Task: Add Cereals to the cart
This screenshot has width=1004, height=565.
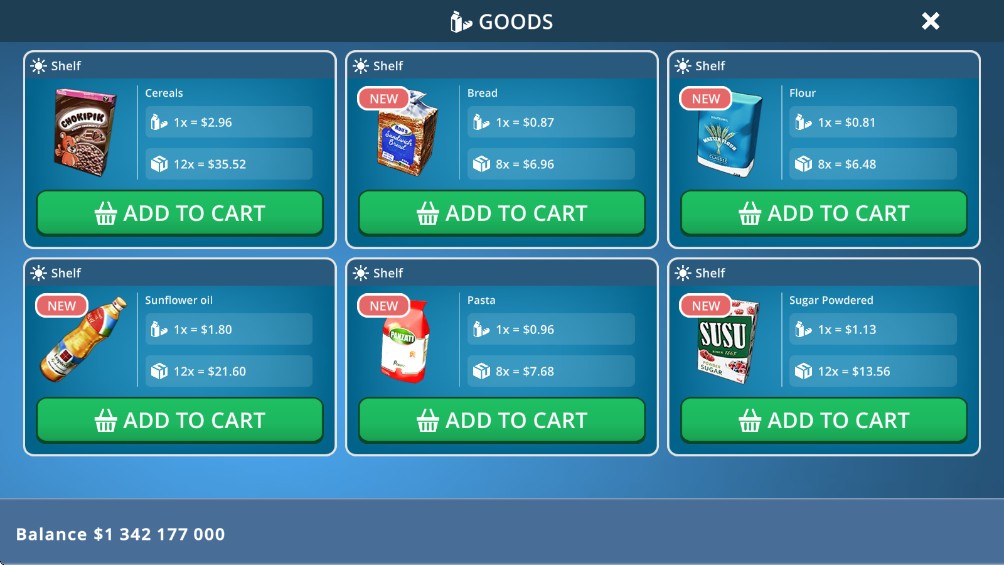Action: (180, 213)
